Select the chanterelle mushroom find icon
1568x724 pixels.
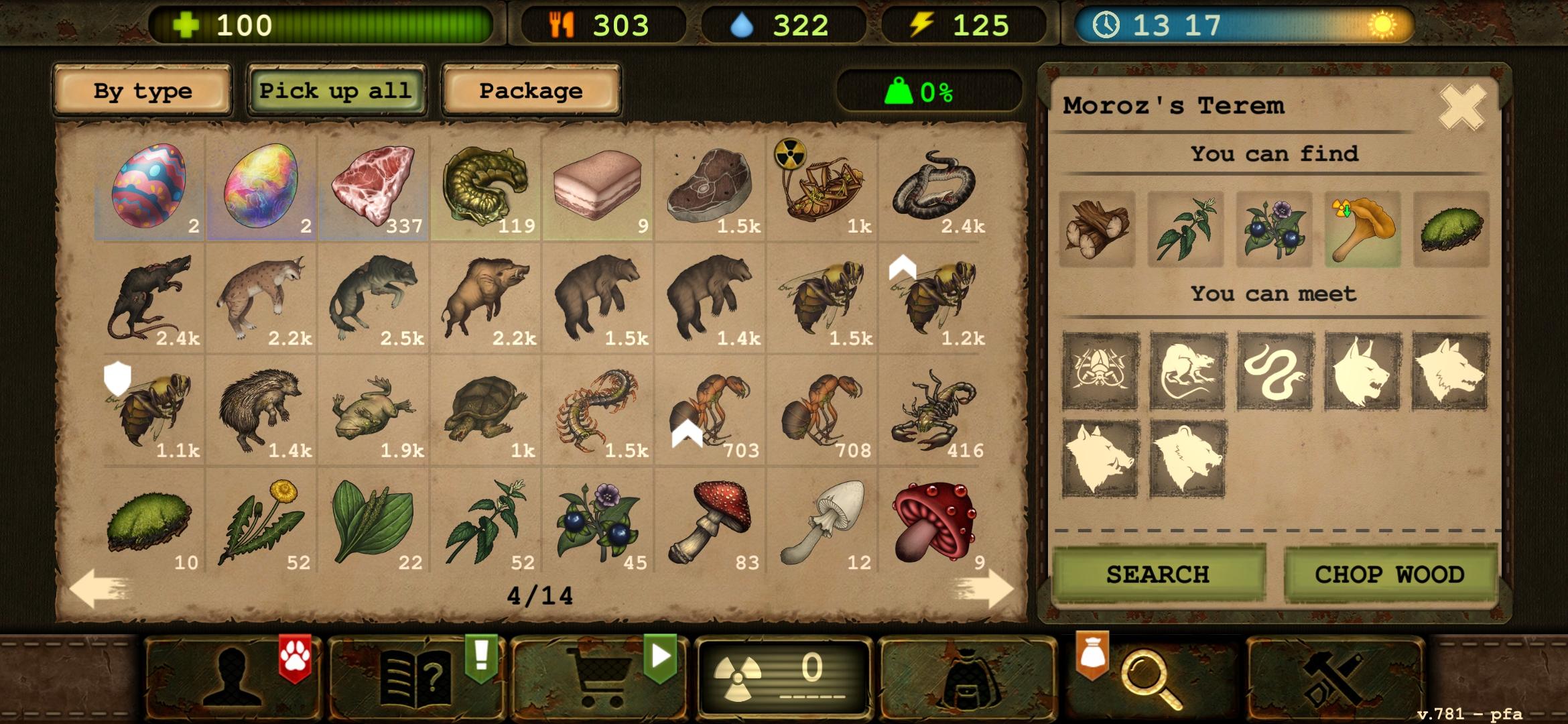(x=1362, y=229)
